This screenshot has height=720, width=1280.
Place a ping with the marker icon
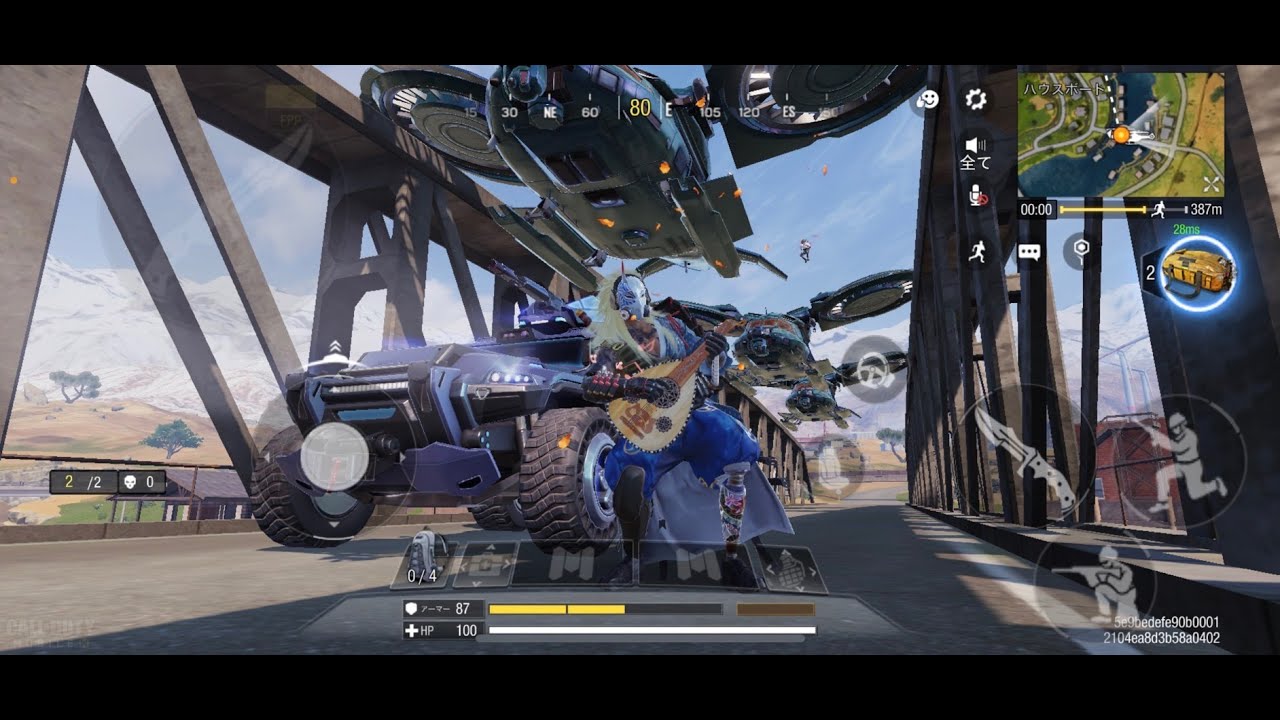tap(1079, 249)
